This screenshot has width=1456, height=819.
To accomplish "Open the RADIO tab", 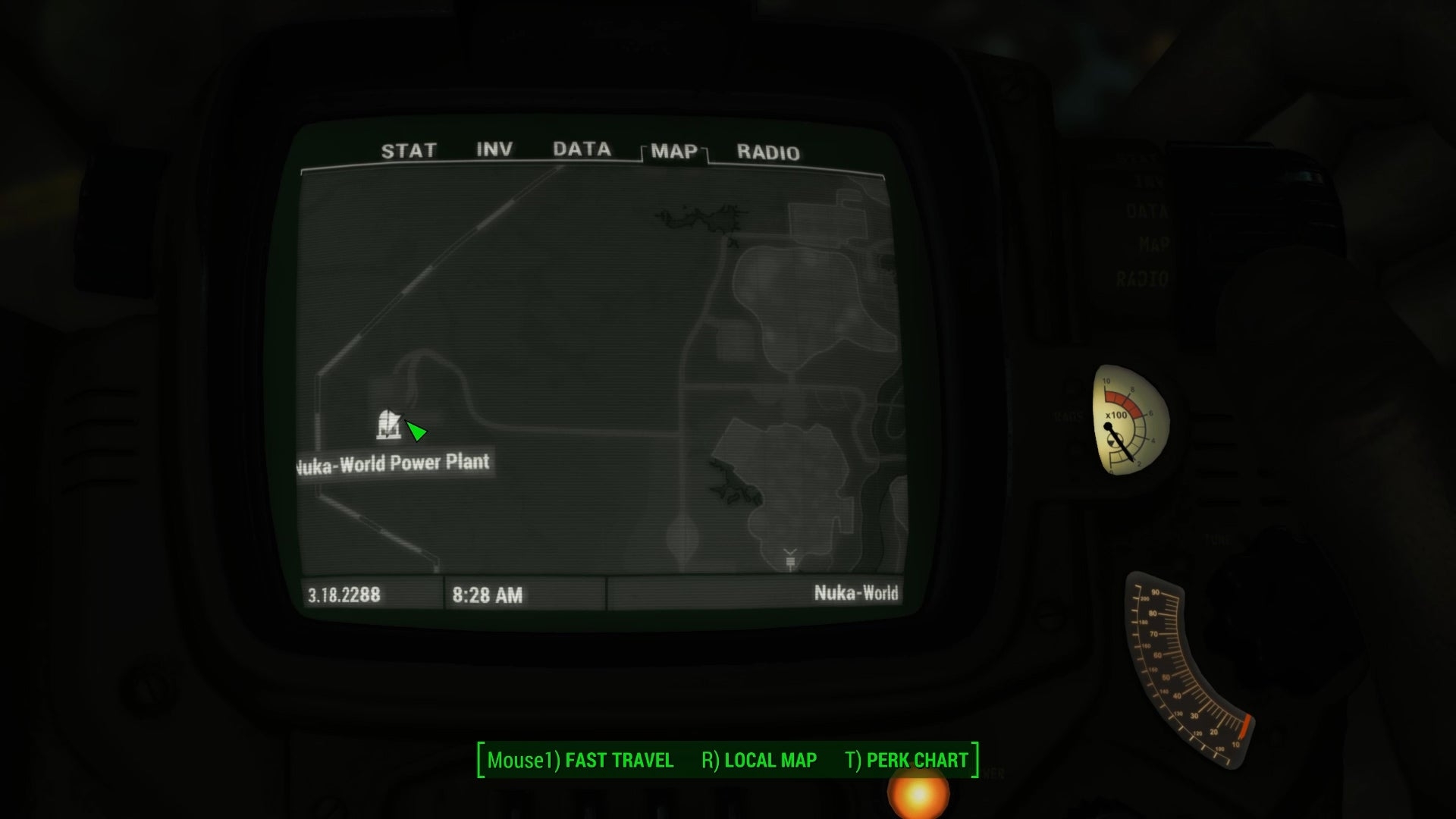I will 767,152.
